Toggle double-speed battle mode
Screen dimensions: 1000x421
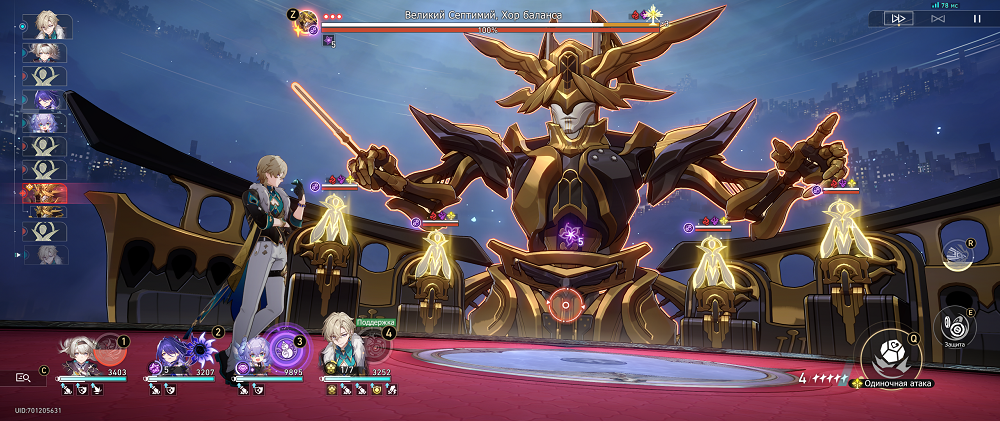(x=898, y=18)
